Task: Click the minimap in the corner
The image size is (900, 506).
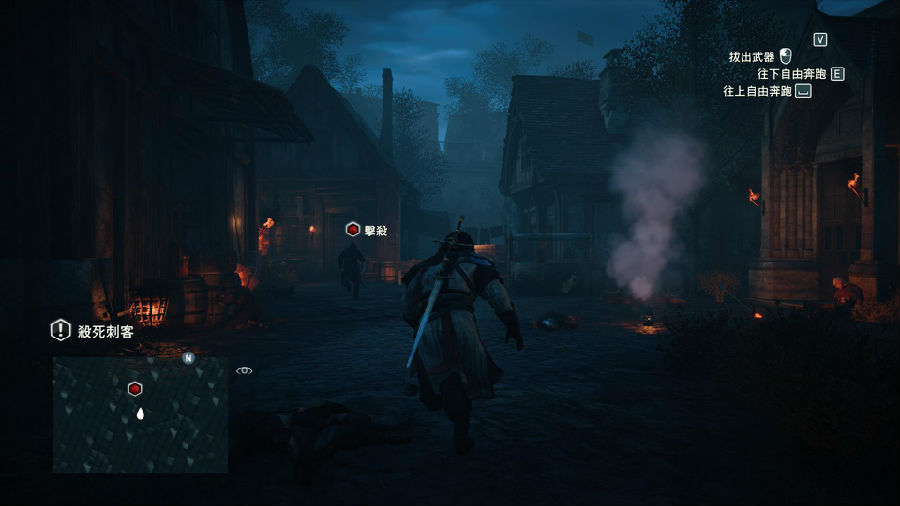Action: [140, 415]
